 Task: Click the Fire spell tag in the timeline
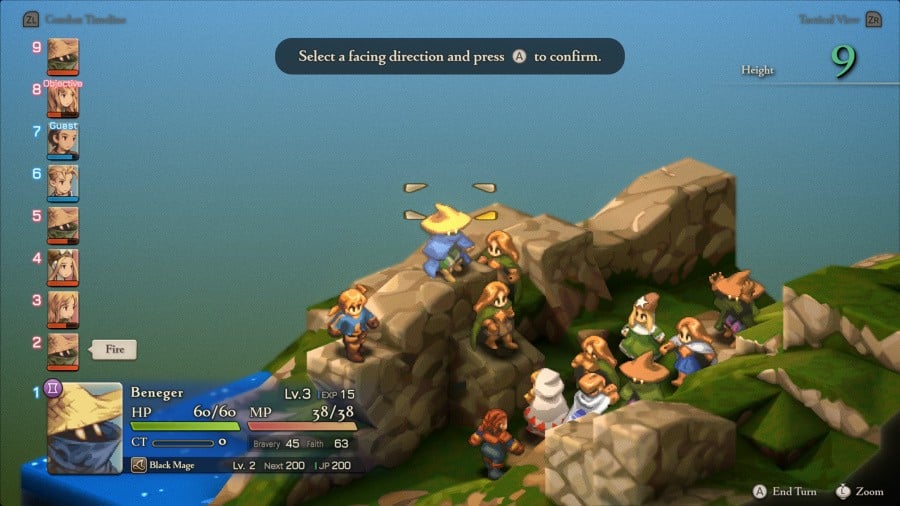pos(114,350)
